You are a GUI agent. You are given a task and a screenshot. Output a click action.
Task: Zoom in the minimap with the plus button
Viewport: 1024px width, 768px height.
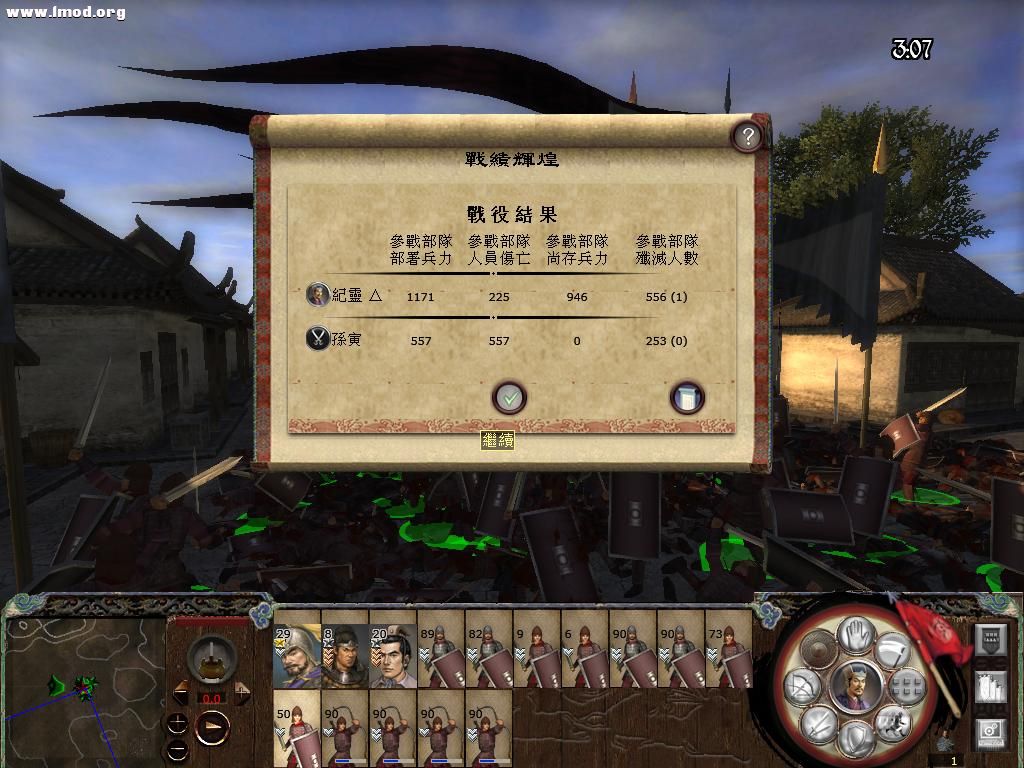click(x=178, y=722)
